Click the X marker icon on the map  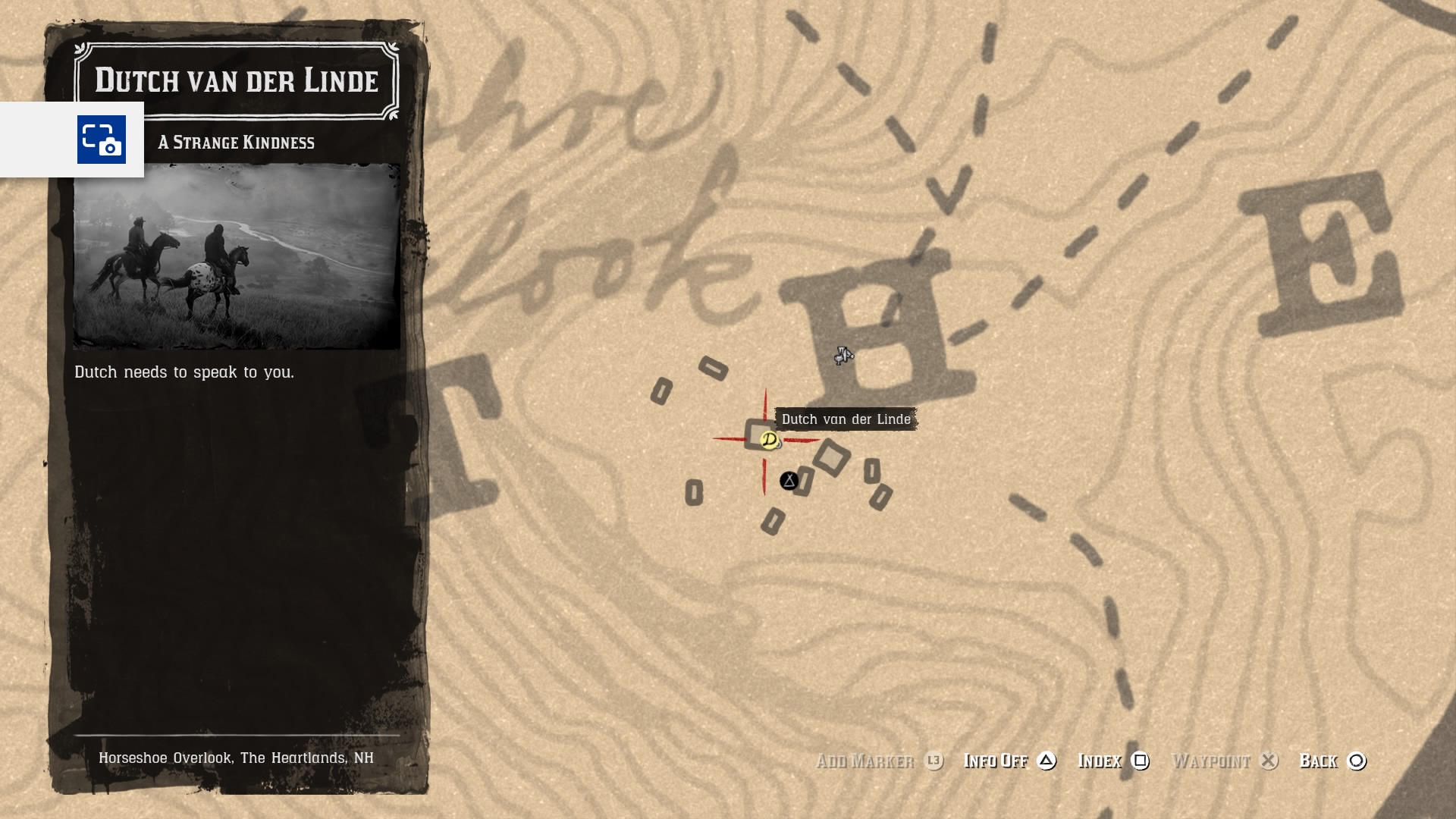point(788,479)
